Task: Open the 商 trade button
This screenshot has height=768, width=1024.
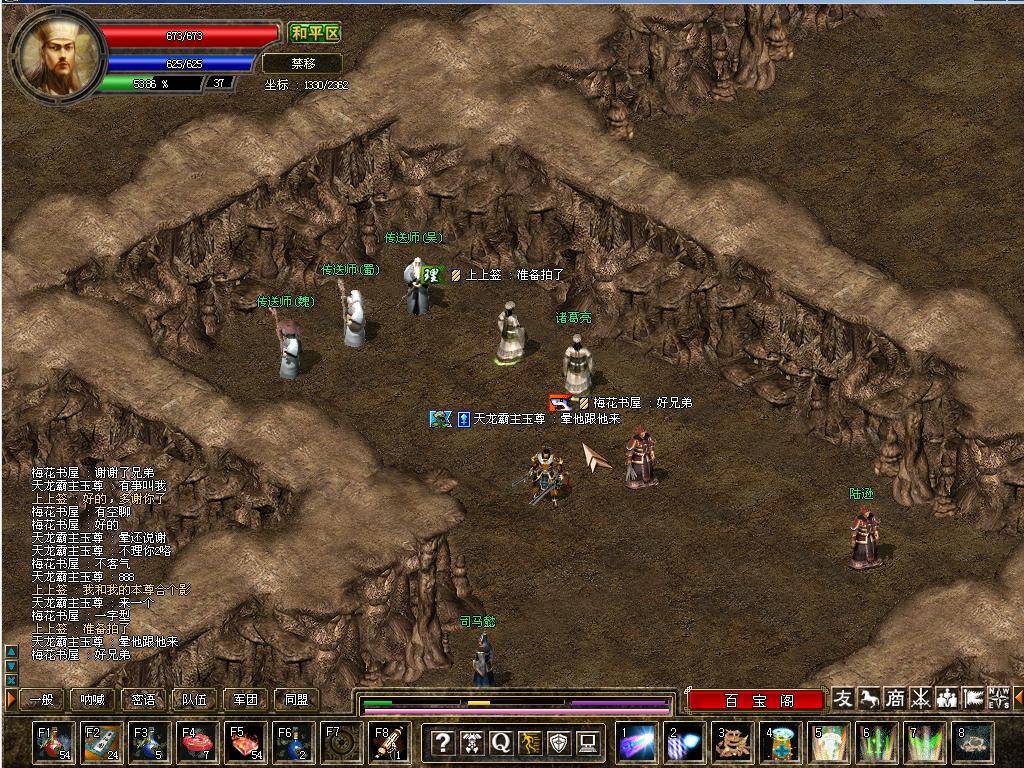Action: click(x=895, y=699)
